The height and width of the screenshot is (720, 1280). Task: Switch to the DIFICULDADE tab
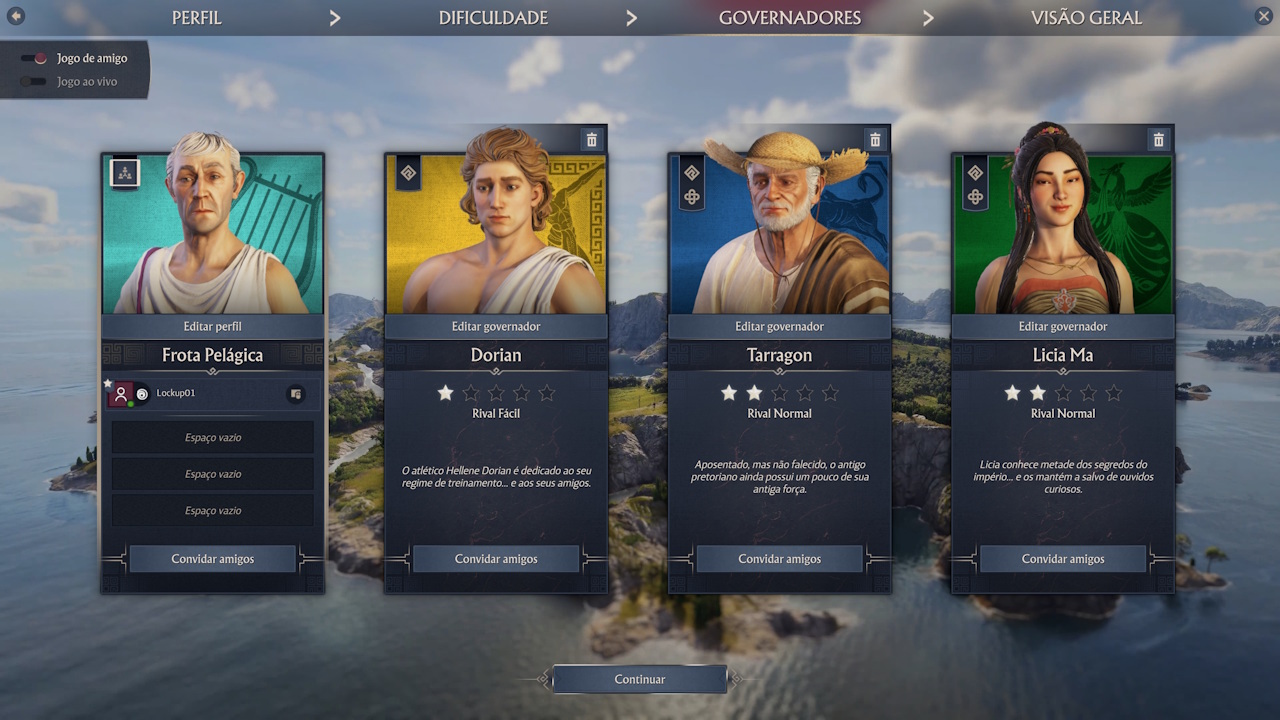pos(493,17)
